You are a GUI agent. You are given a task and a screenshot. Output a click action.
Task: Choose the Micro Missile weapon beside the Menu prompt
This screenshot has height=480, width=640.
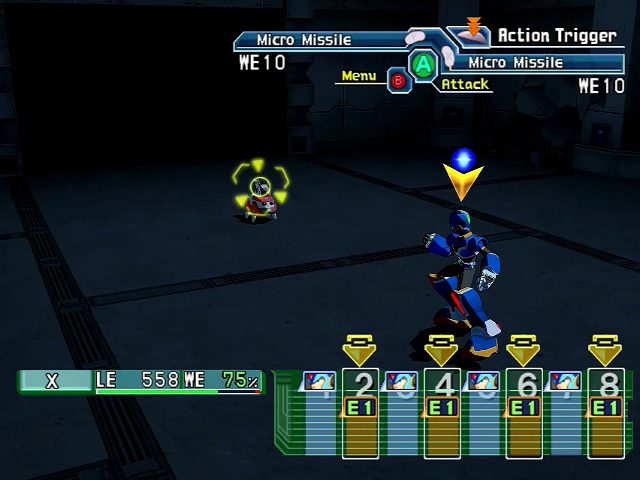tap(304, 41)
